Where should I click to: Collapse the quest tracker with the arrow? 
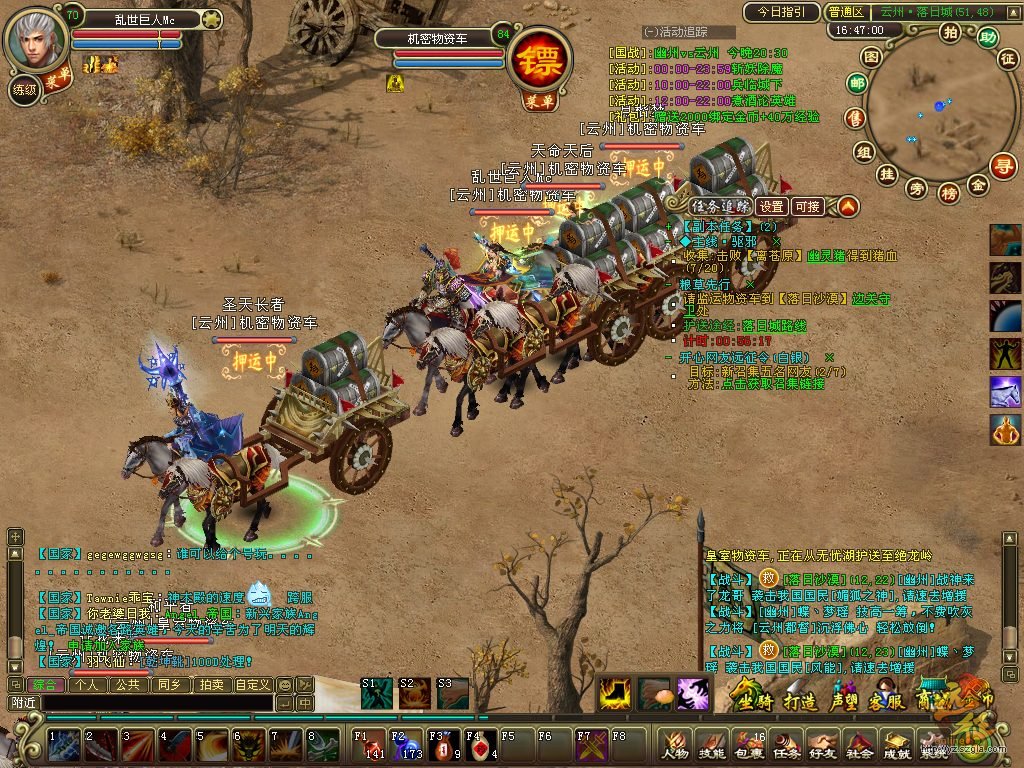point(847,207)
